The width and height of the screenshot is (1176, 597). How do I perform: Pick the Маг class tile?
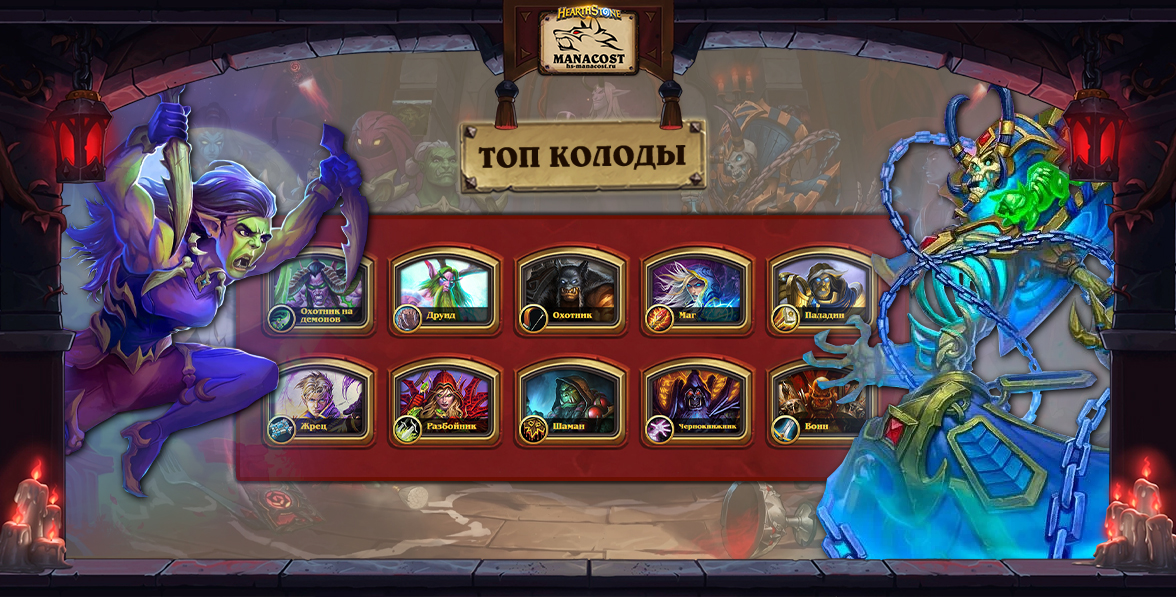tap(697, 291)
